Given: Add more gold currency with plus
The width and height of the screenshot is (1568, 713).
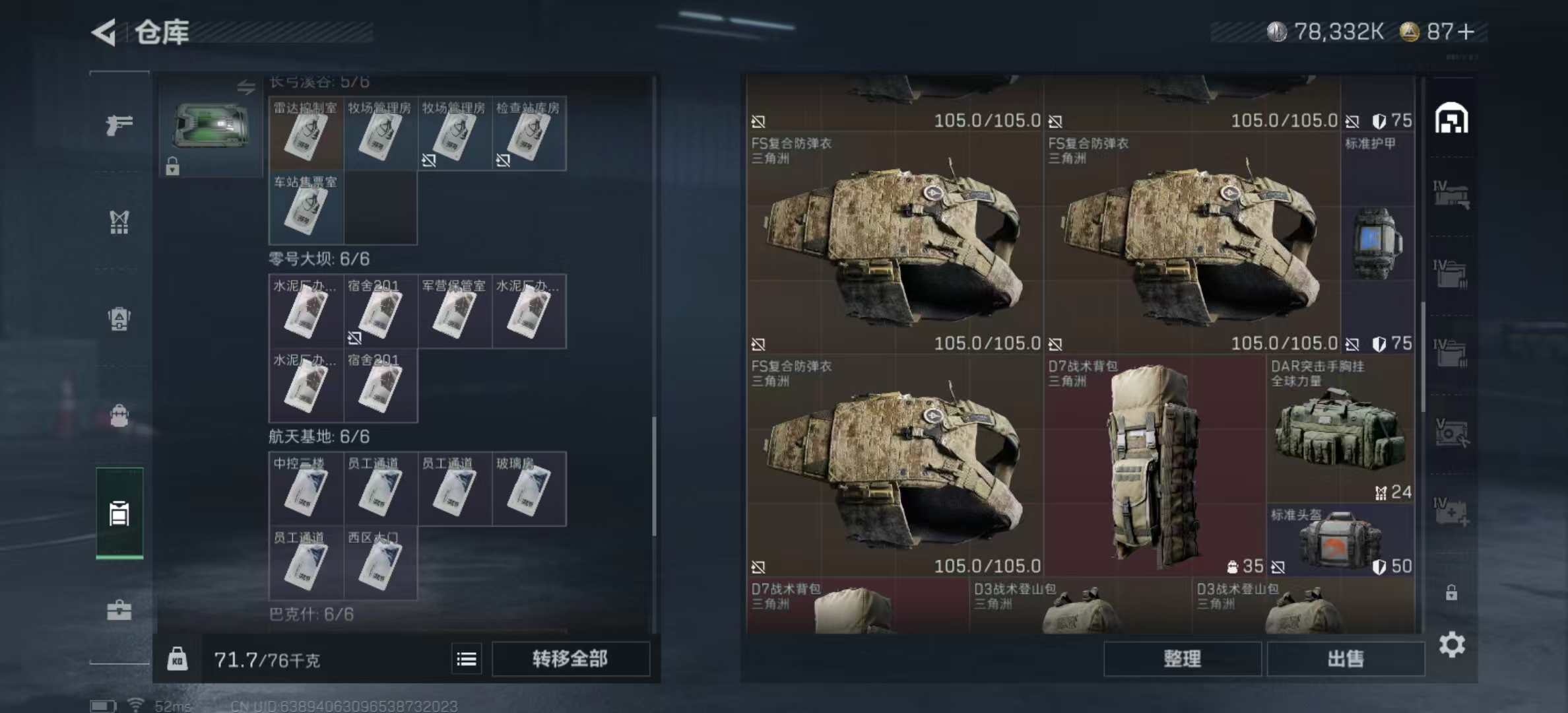Looking at the screenshot, I should point(1466,32).
